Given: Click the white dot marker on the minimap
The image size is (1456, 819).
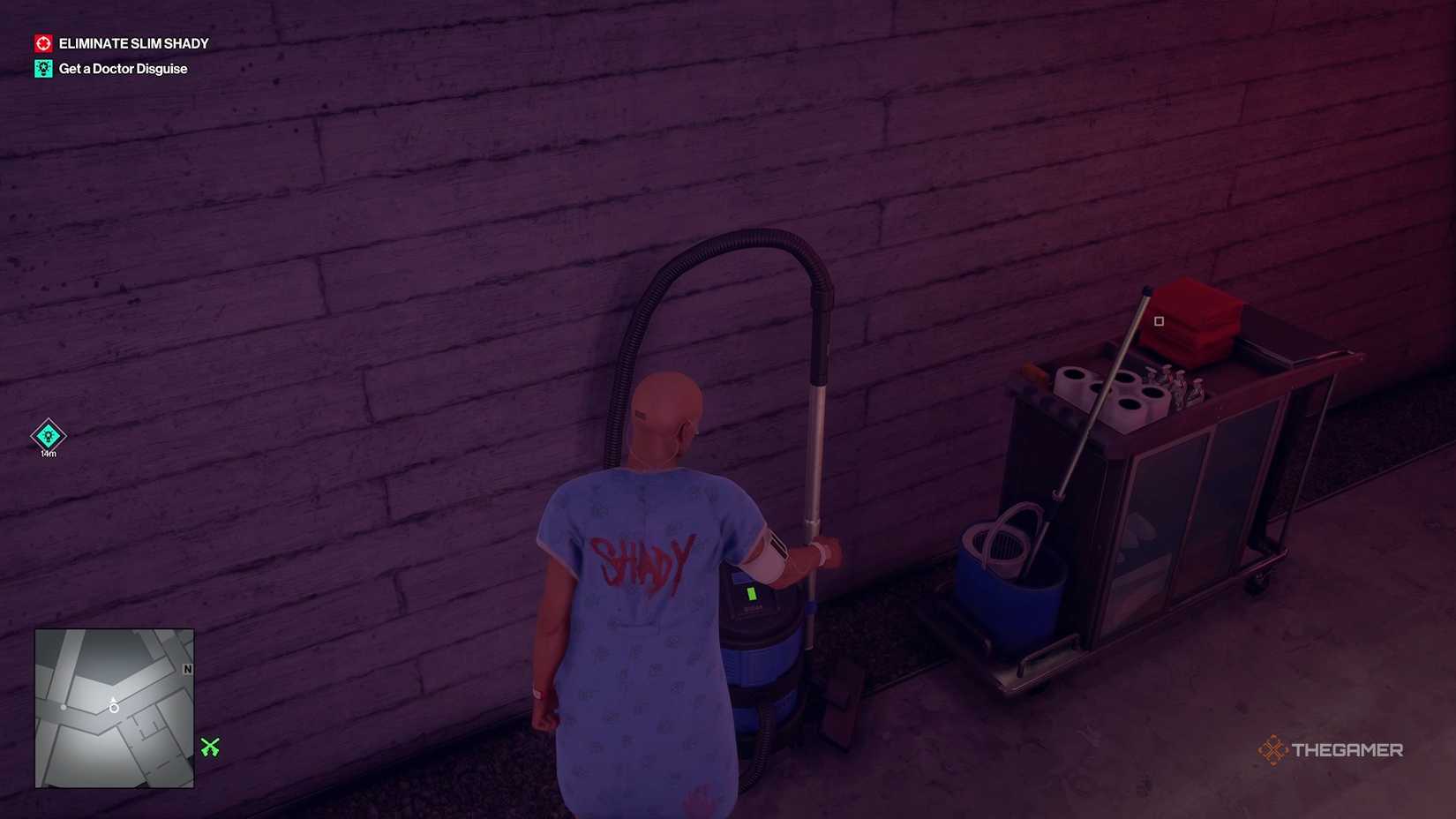Looking at the screenshot, I should [64, 707].
